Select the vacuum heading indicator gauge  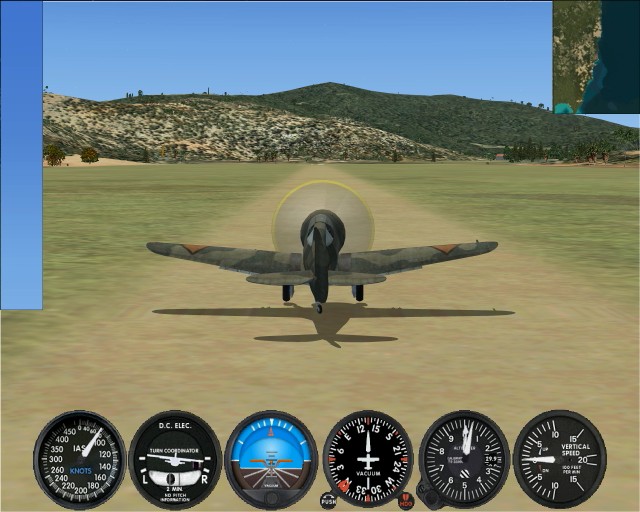[x=368, y=459]
